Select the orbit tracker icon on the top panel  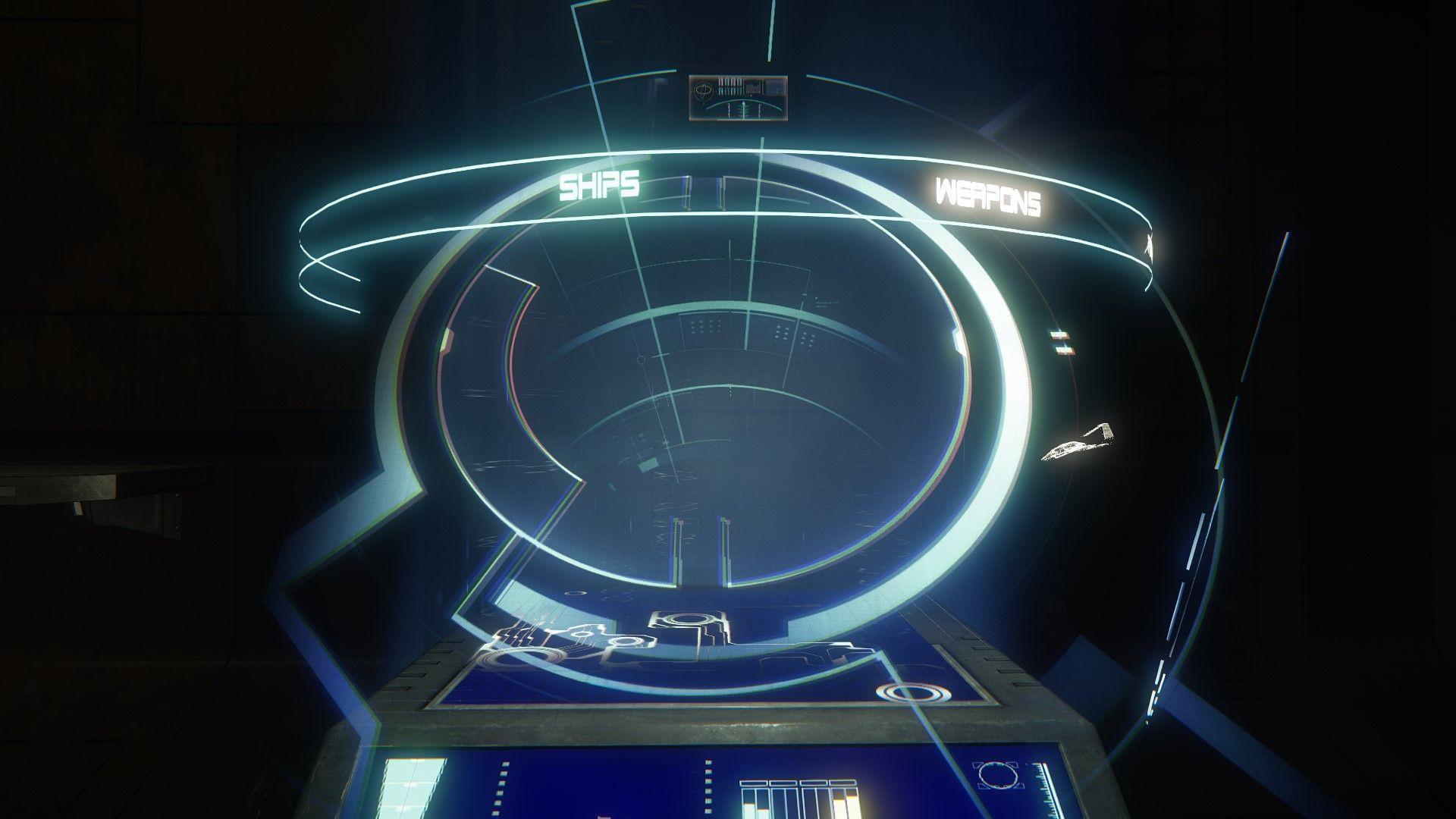[x=703, y=91]
